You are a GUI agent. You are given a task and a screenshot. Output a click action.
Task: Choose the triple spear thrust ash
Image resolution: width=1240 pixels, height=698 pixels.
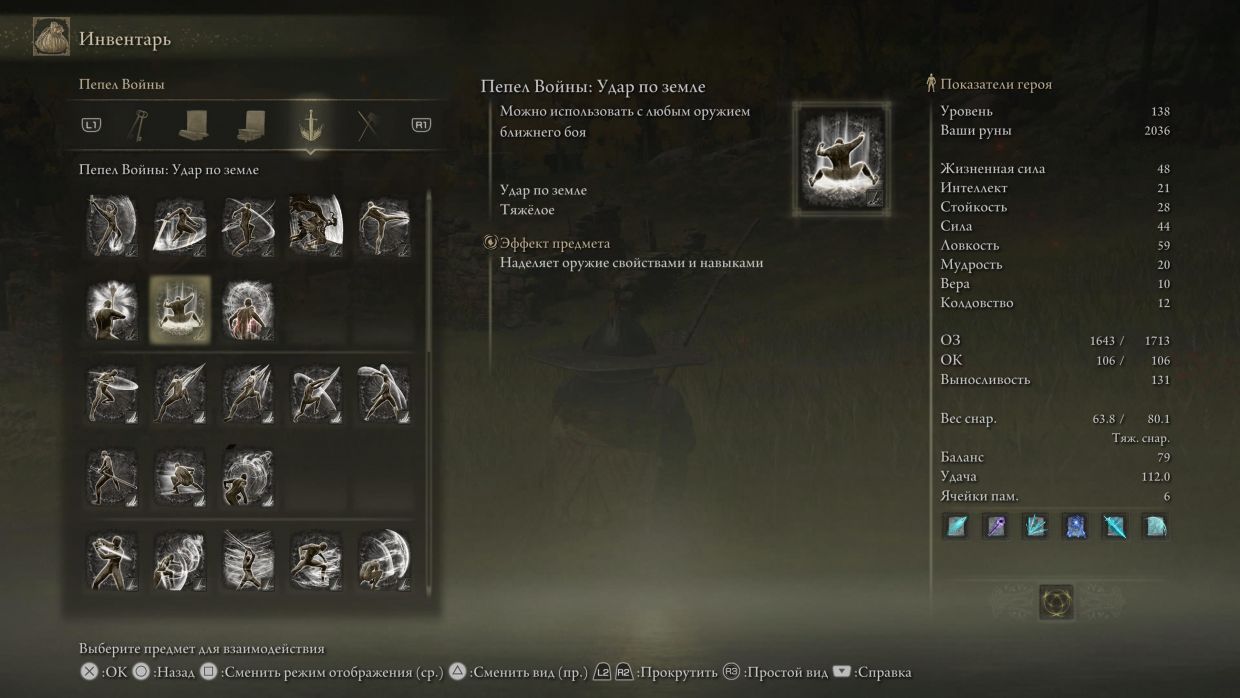click(248, 393)
